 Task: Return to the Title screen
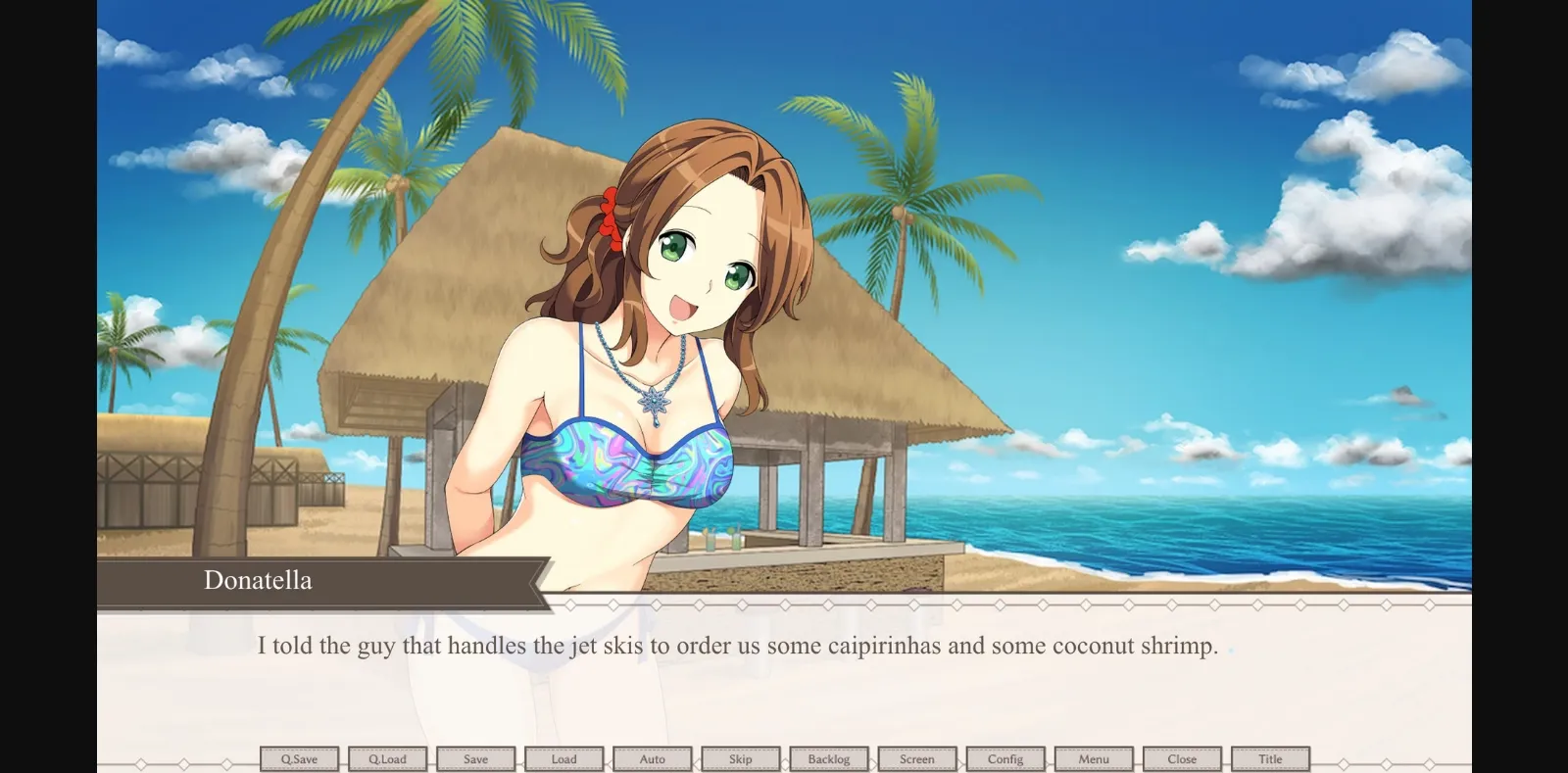tap(1270, 758)
